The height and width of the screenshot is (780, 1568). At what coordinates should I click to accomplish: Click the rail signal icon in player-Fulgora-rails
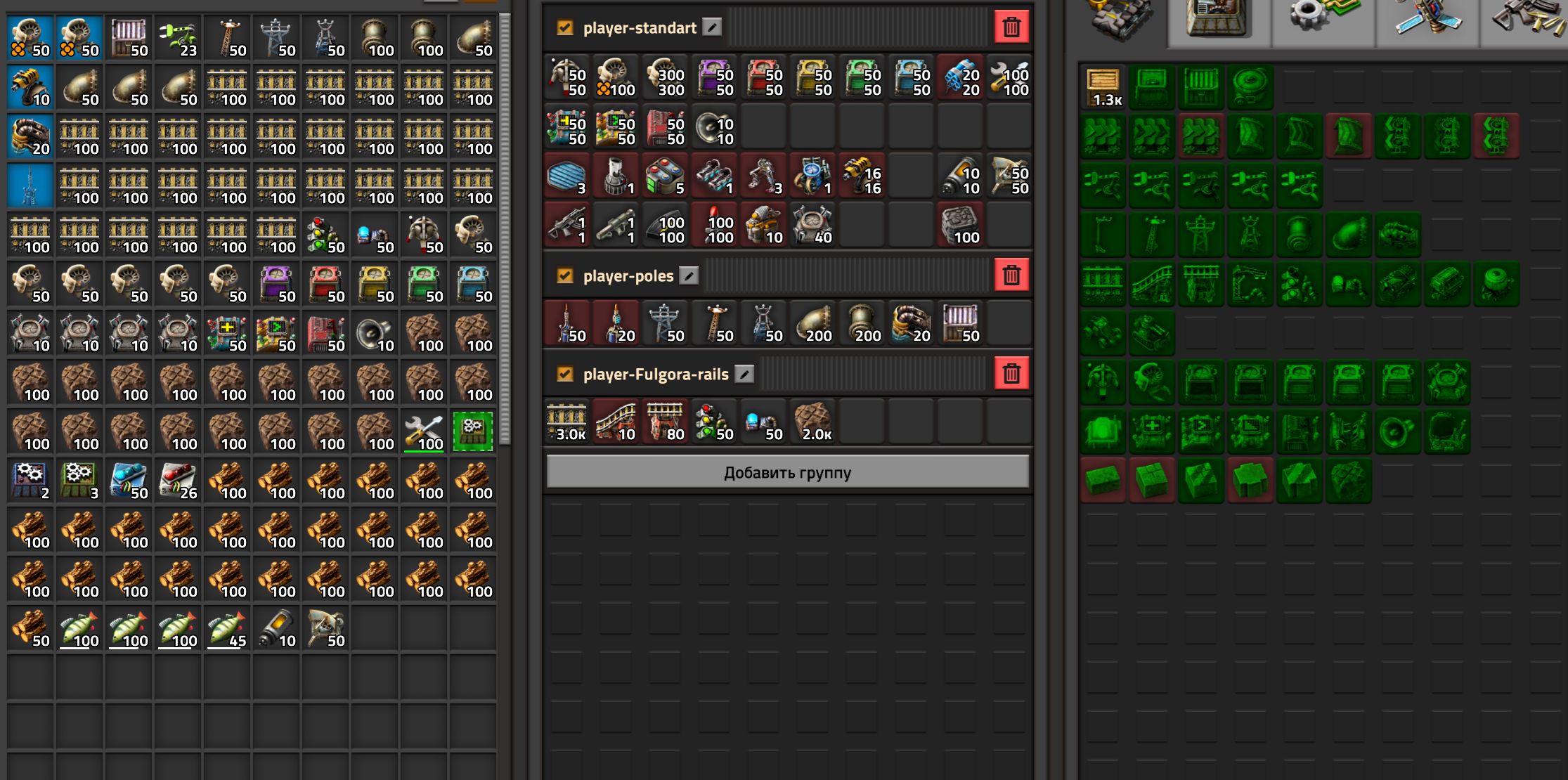pyautogui.click(x=713, y=420)
